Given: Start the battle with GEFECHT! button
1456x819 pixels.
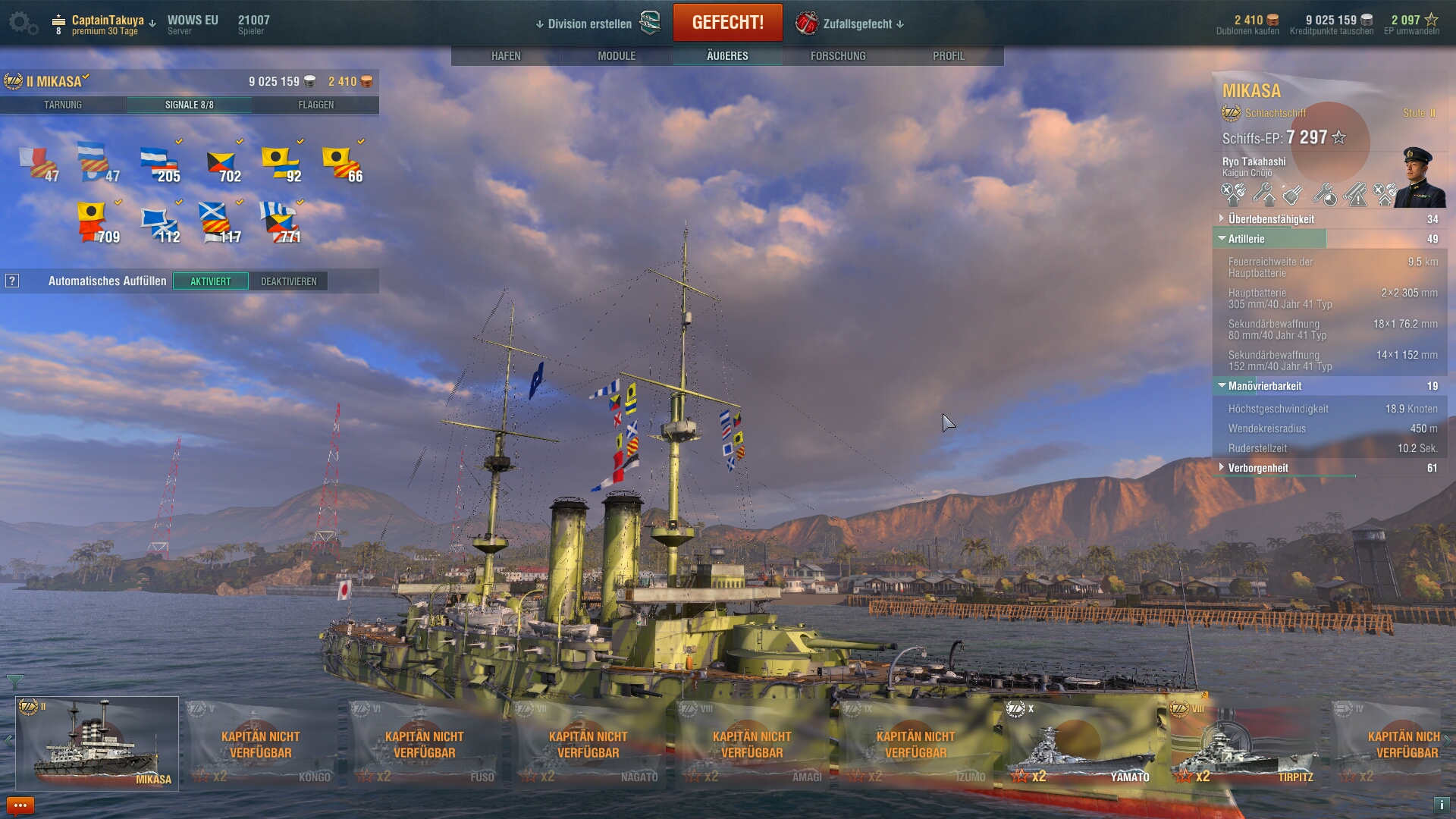Looking at the screenshot, I should click(727, 23).
